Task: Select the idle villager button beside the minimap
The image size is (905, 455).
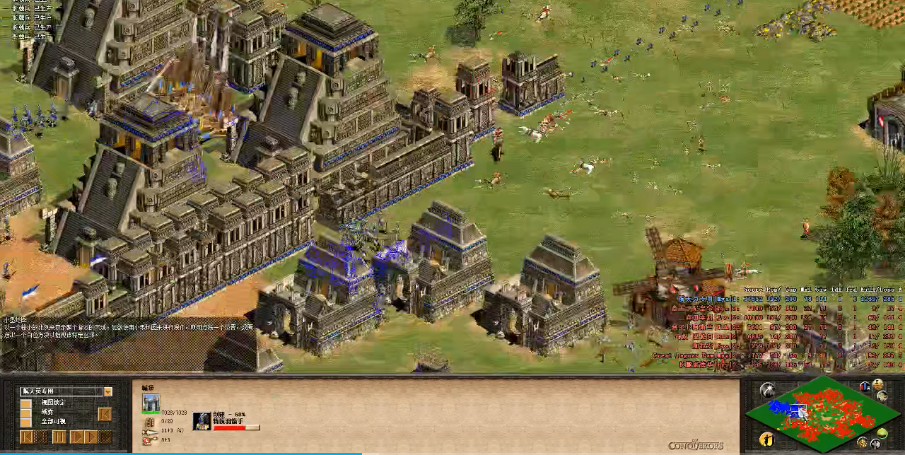Action: (766, 438)
